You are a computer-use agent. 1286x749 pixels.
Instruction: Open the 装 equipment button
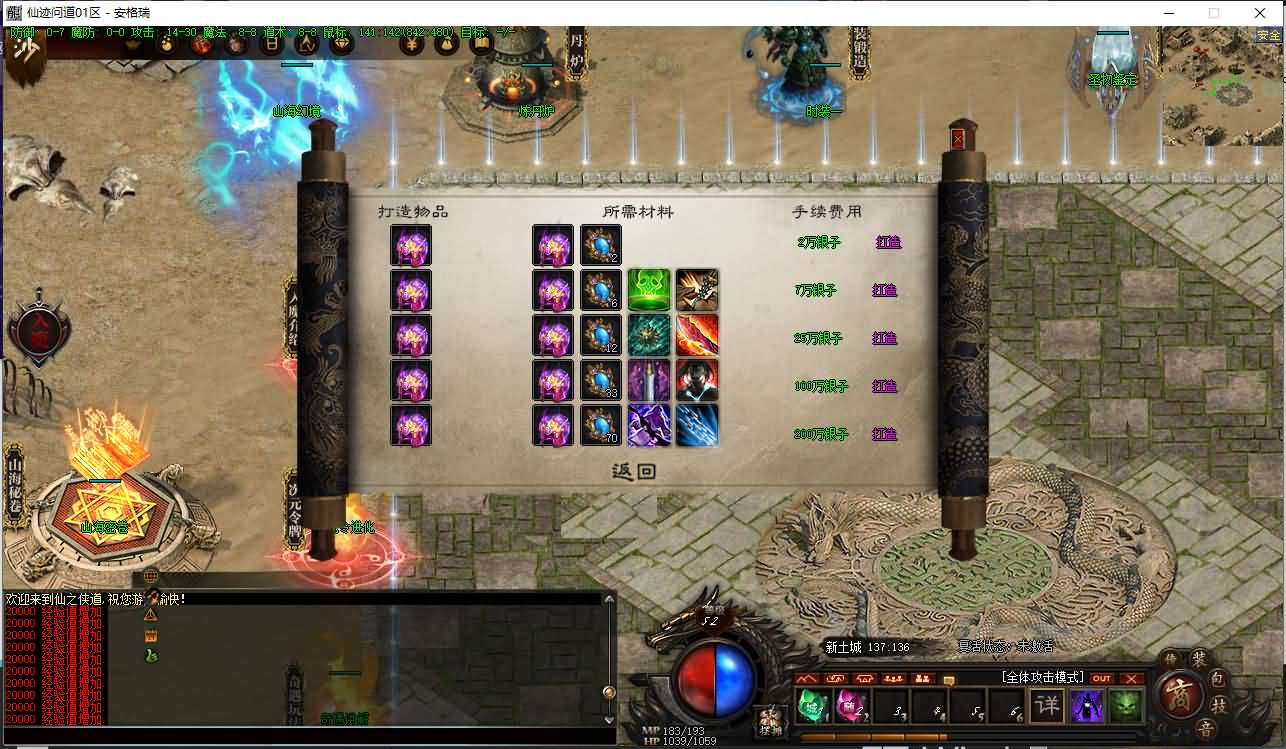pyautogui.click(x=1198, y=658)
